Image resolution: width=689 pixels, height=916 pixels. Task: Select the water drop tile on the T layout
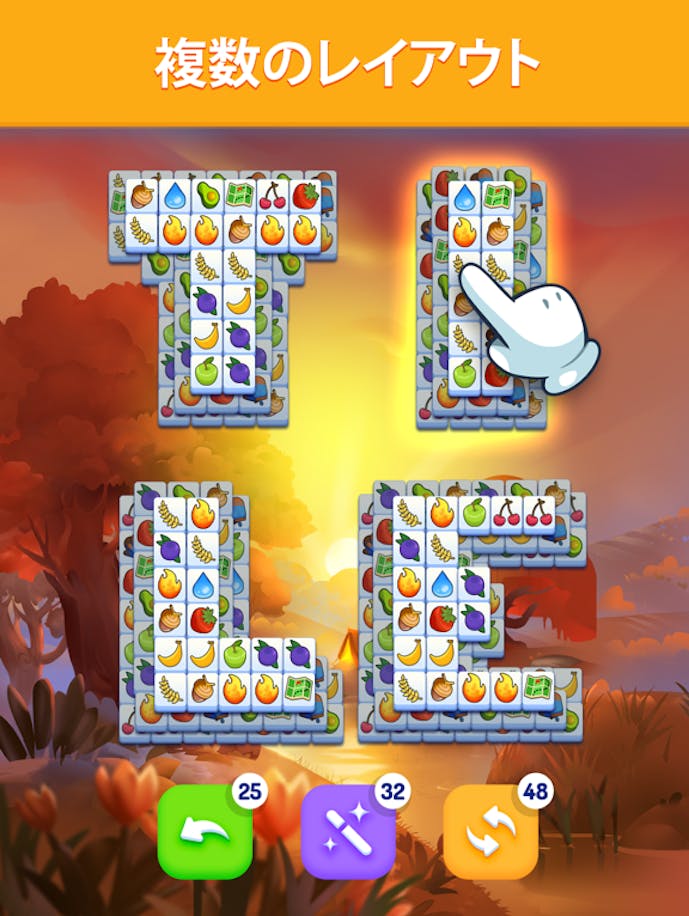point(175,196)
